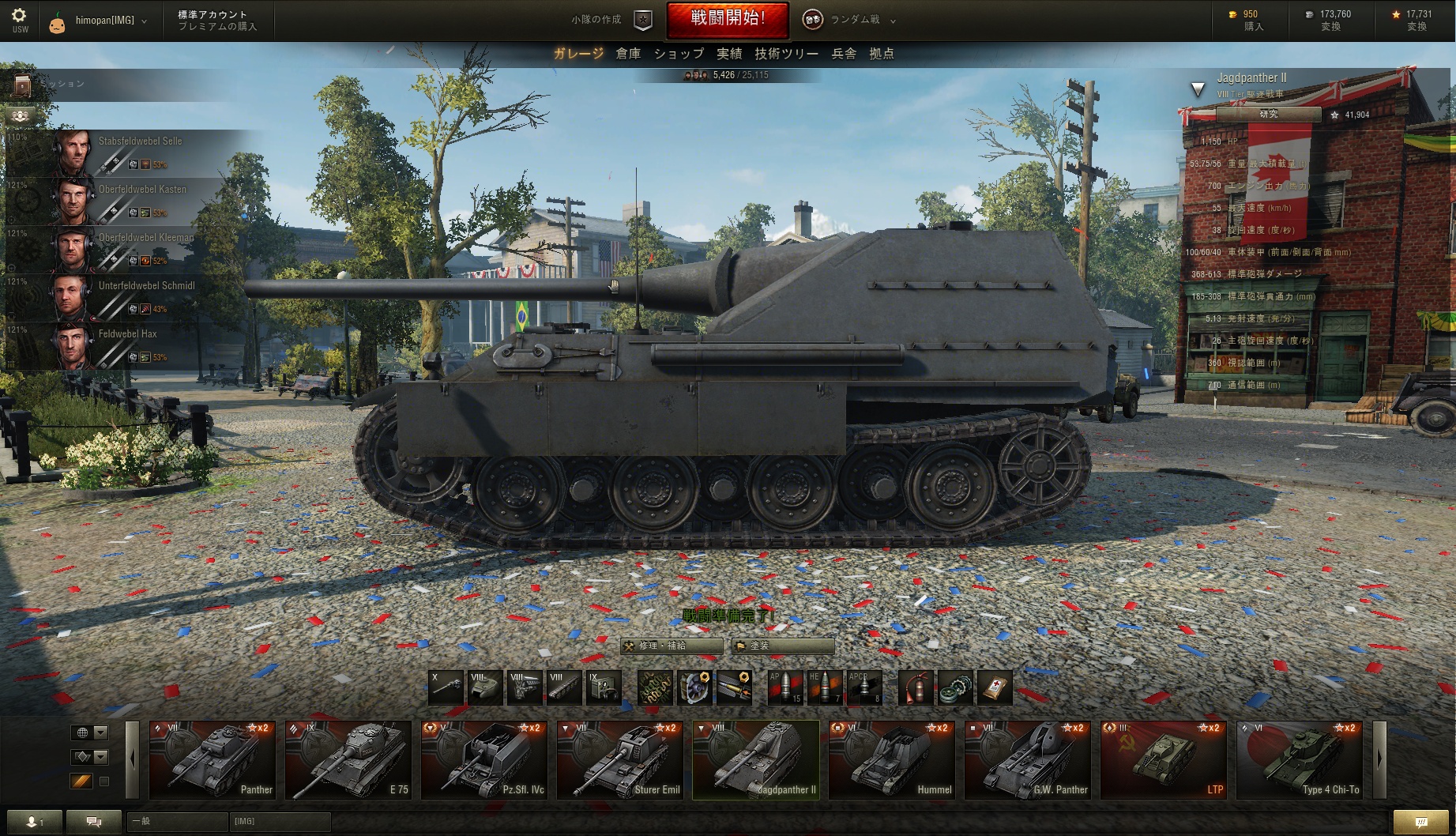Select the Panther tank in carousel
Viewport: 1456px width, 836px height.
tap(212, 759)
